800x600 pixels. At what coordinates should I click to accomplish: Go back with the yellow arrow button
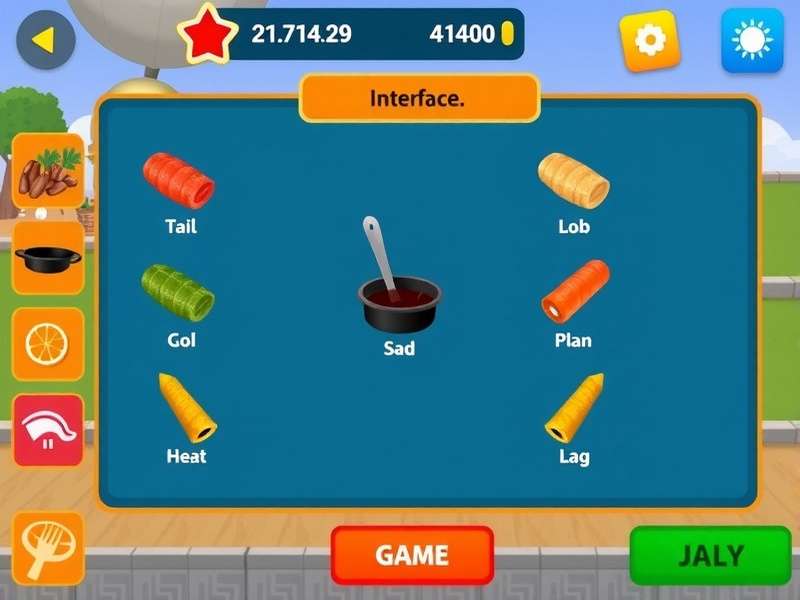click(45, 40)
